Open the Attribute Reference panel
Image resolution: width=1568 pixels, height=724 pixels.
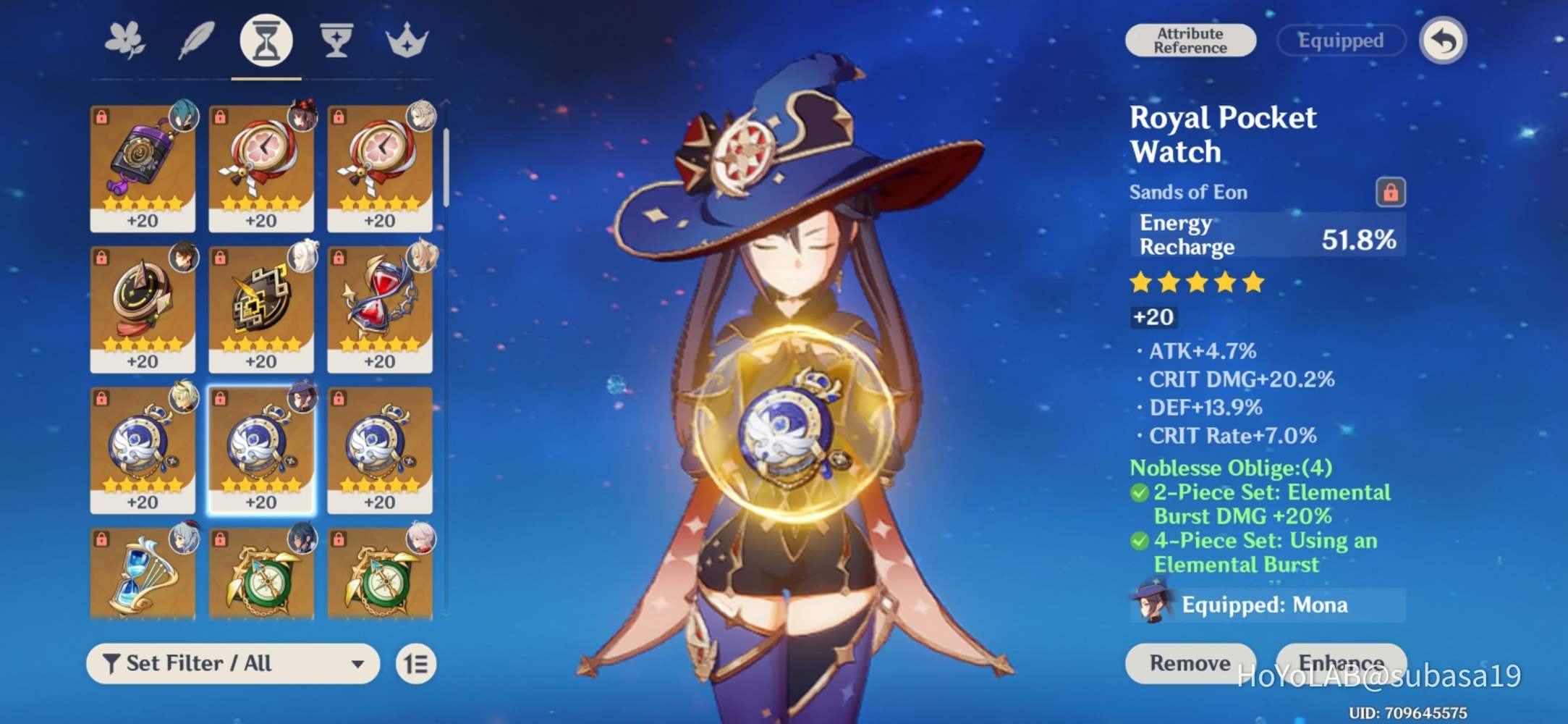coord(1190,40)
